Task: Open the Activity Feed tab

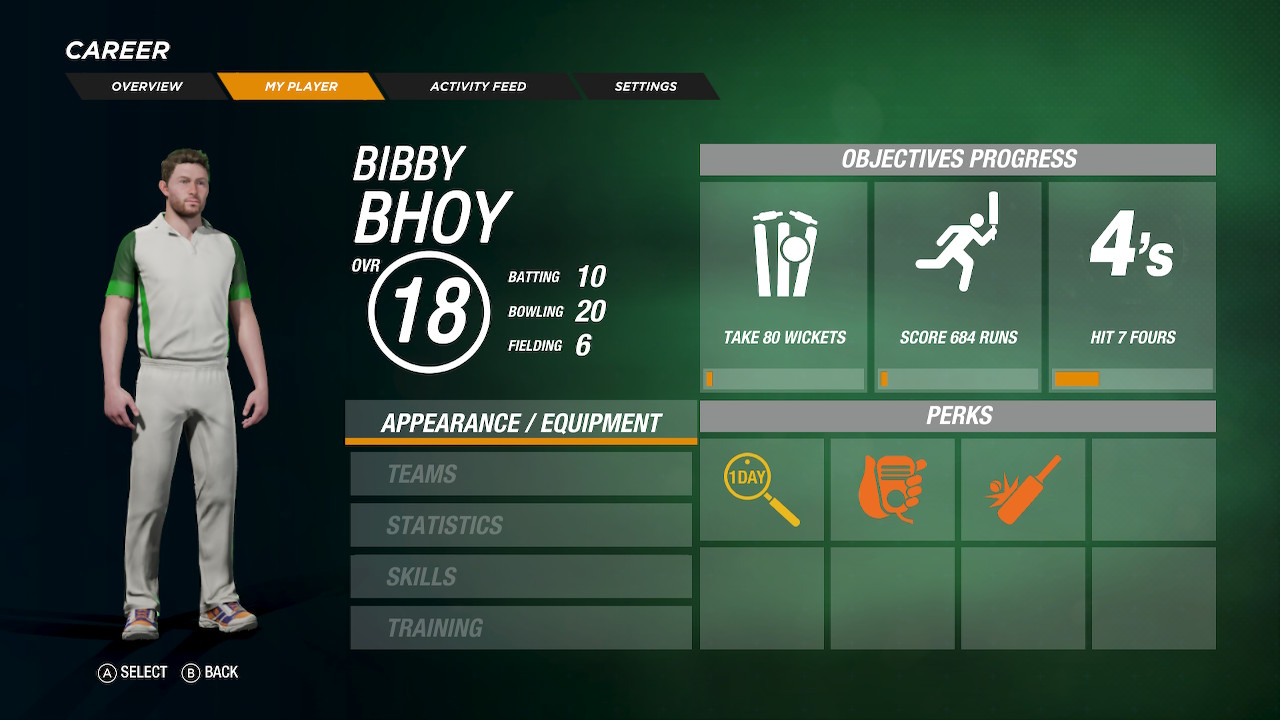Action: click(x=478, y=86)
